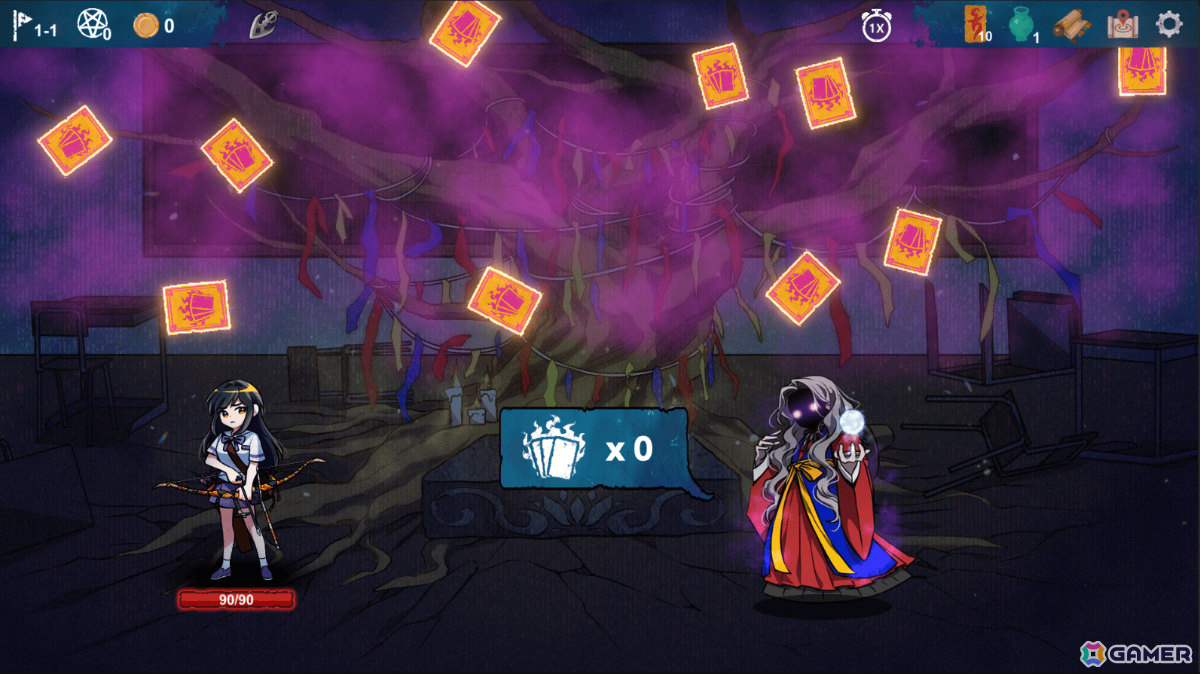Open the rolled scroll icon
This screenshot has width=1200, height=674.
[1070, 24]
